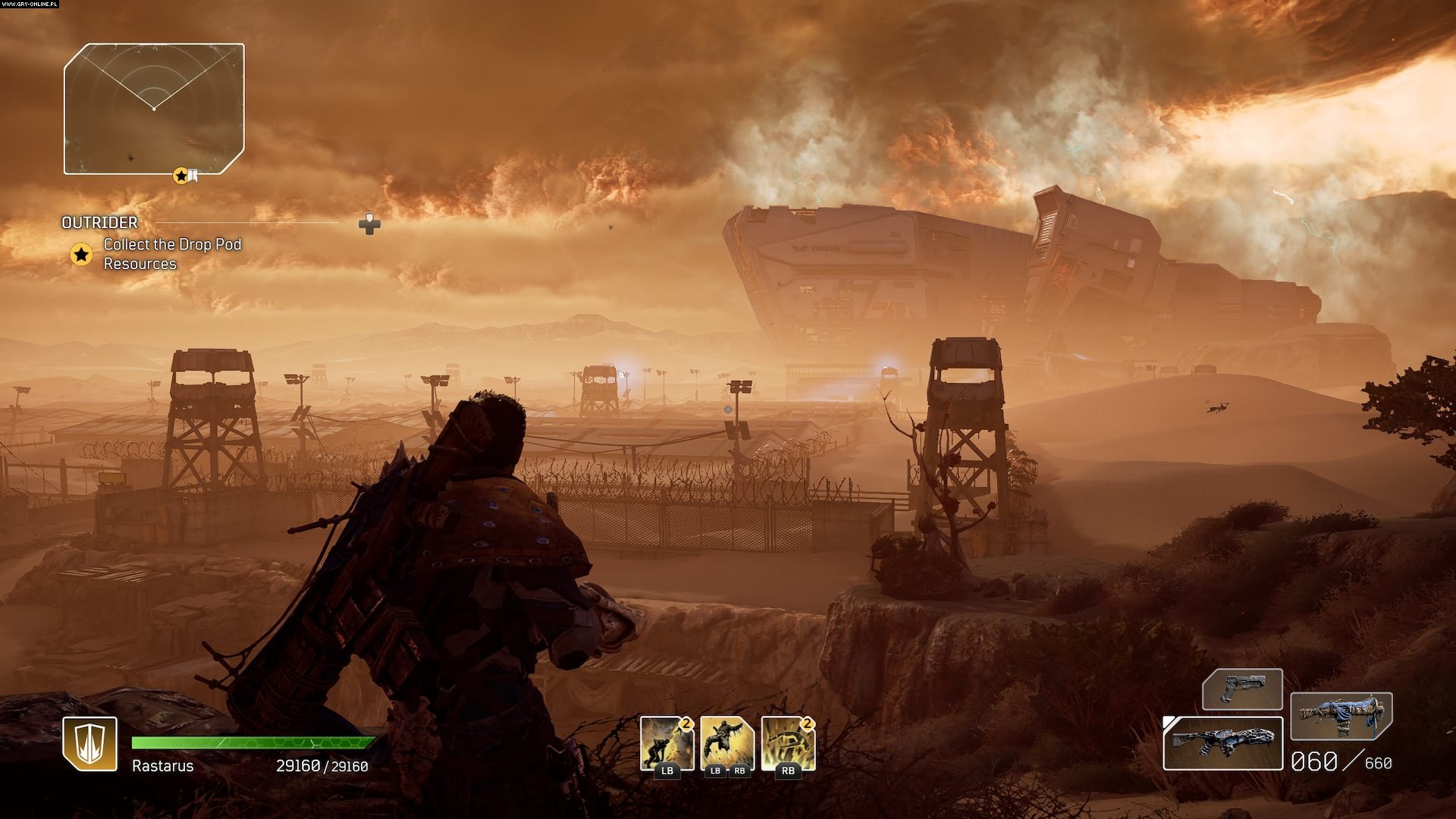This screenshot has width=1456, height=819.
Task: Click the quest star marker on minimap
Action: pyautogui.click(x=180, y=176)
